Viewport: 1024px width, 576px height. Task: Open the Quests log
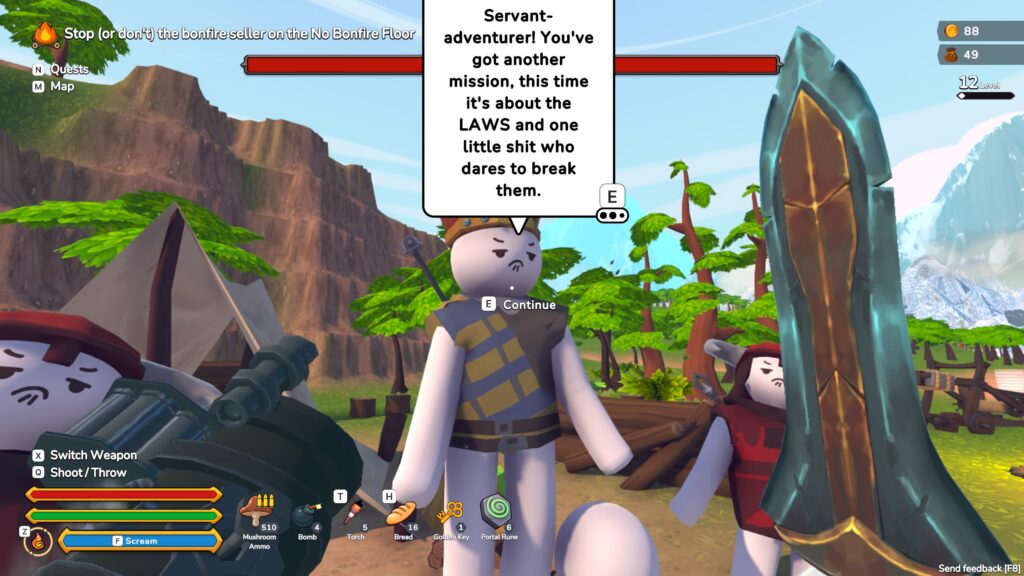(68, 69)
